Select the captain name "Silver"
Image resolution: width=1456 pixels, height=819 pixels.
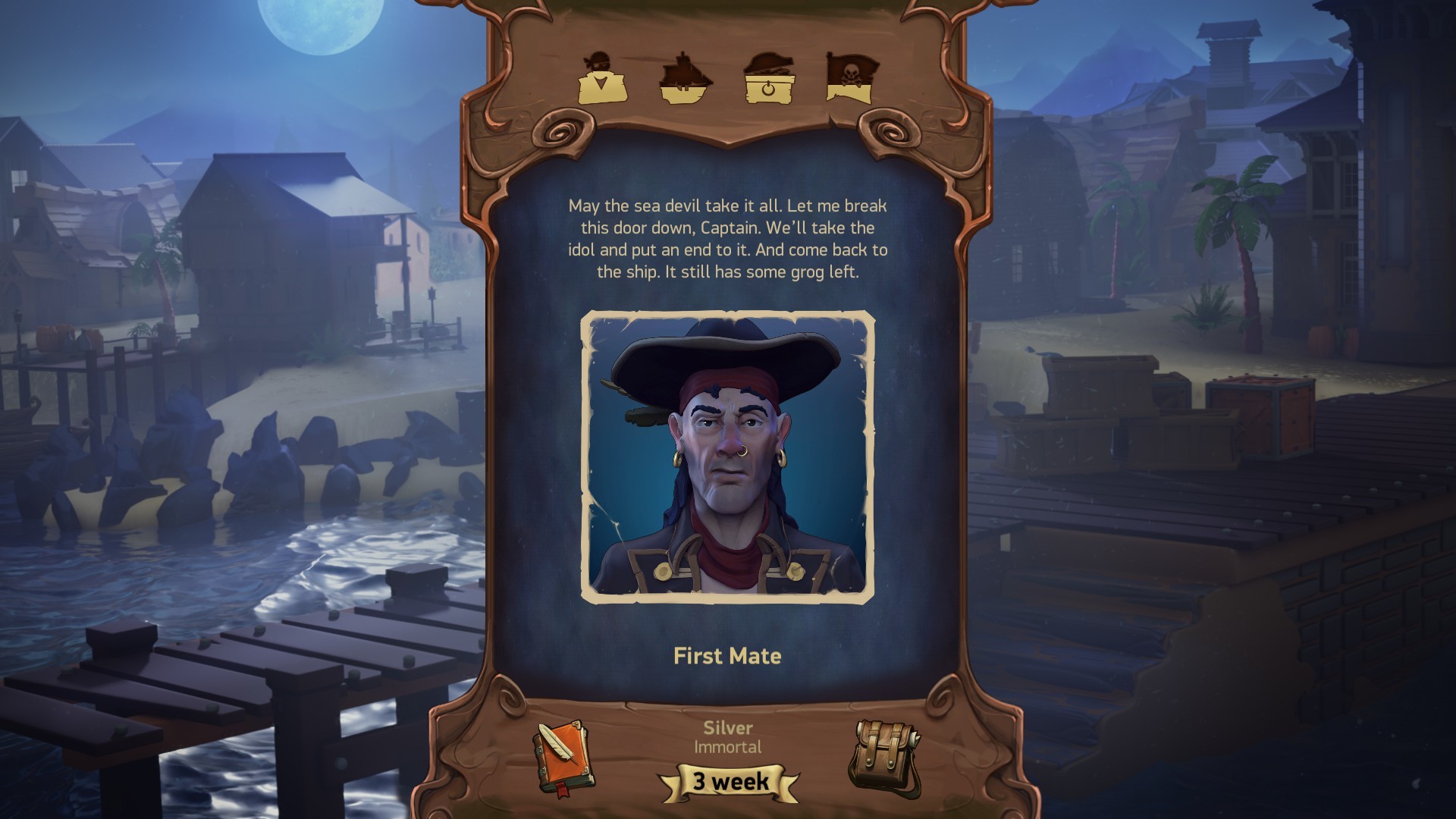point(726,726)
